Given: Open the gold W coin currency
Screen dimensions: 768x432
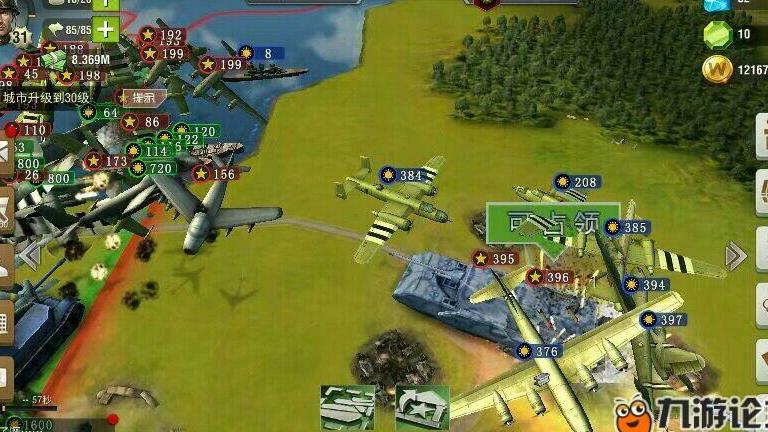Looking at the screenshot, I should click(716, 70).
